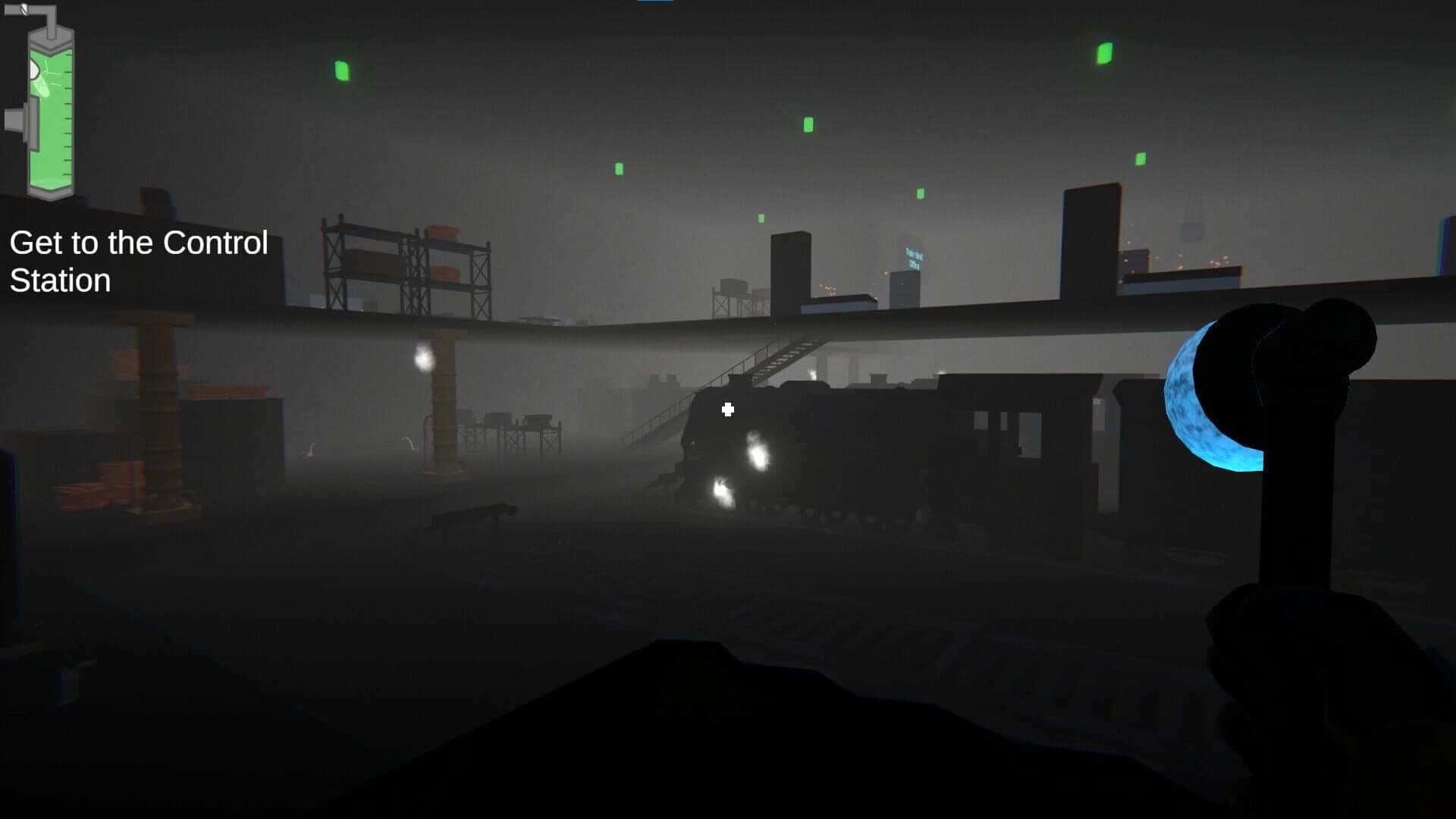Click the Train Yard Office neon sign
Viewport: 1456px width, 819px height.
[x=915, y=258]
